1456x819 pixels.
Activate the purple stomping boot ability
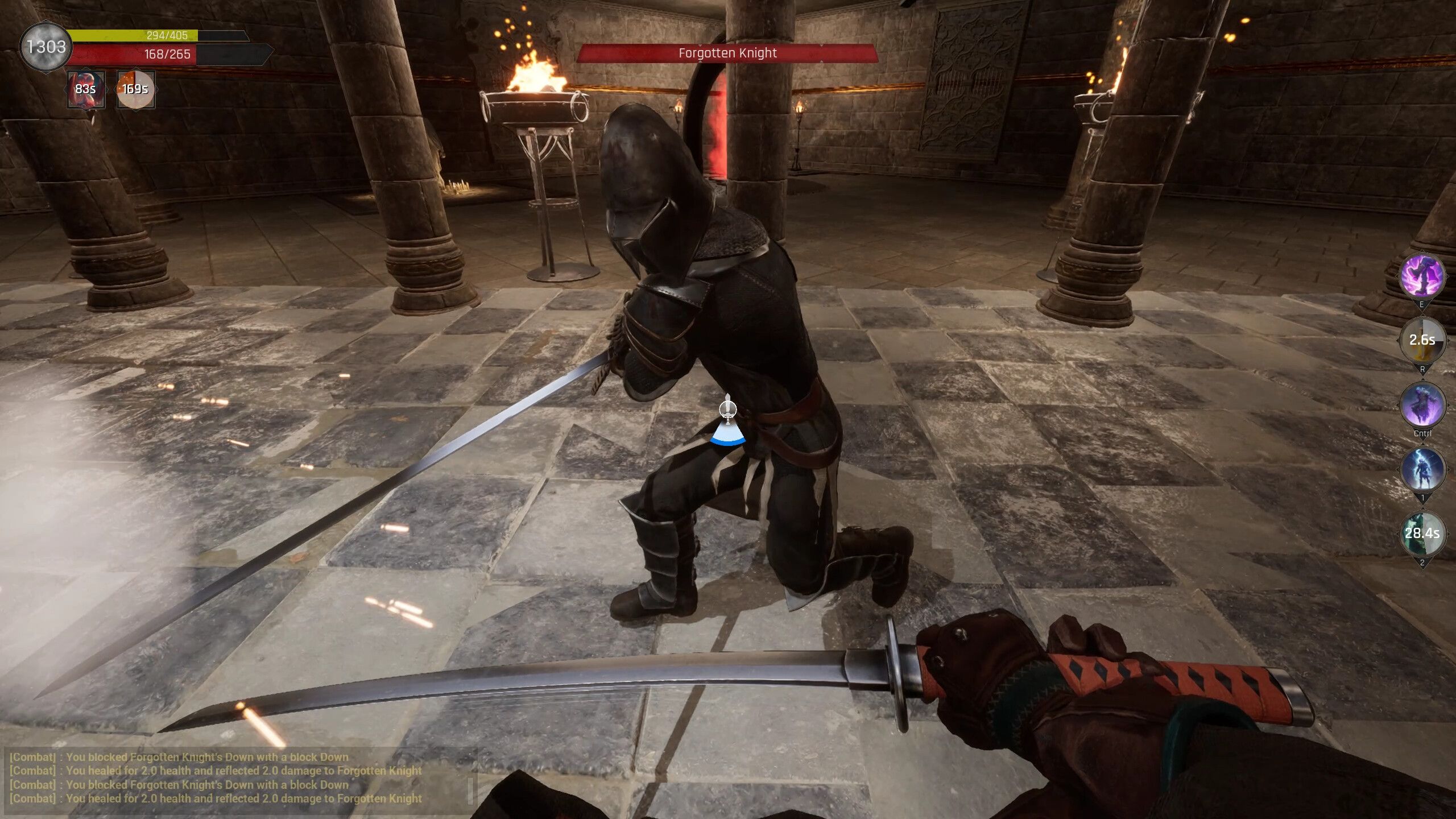[x=1421, y=276]
